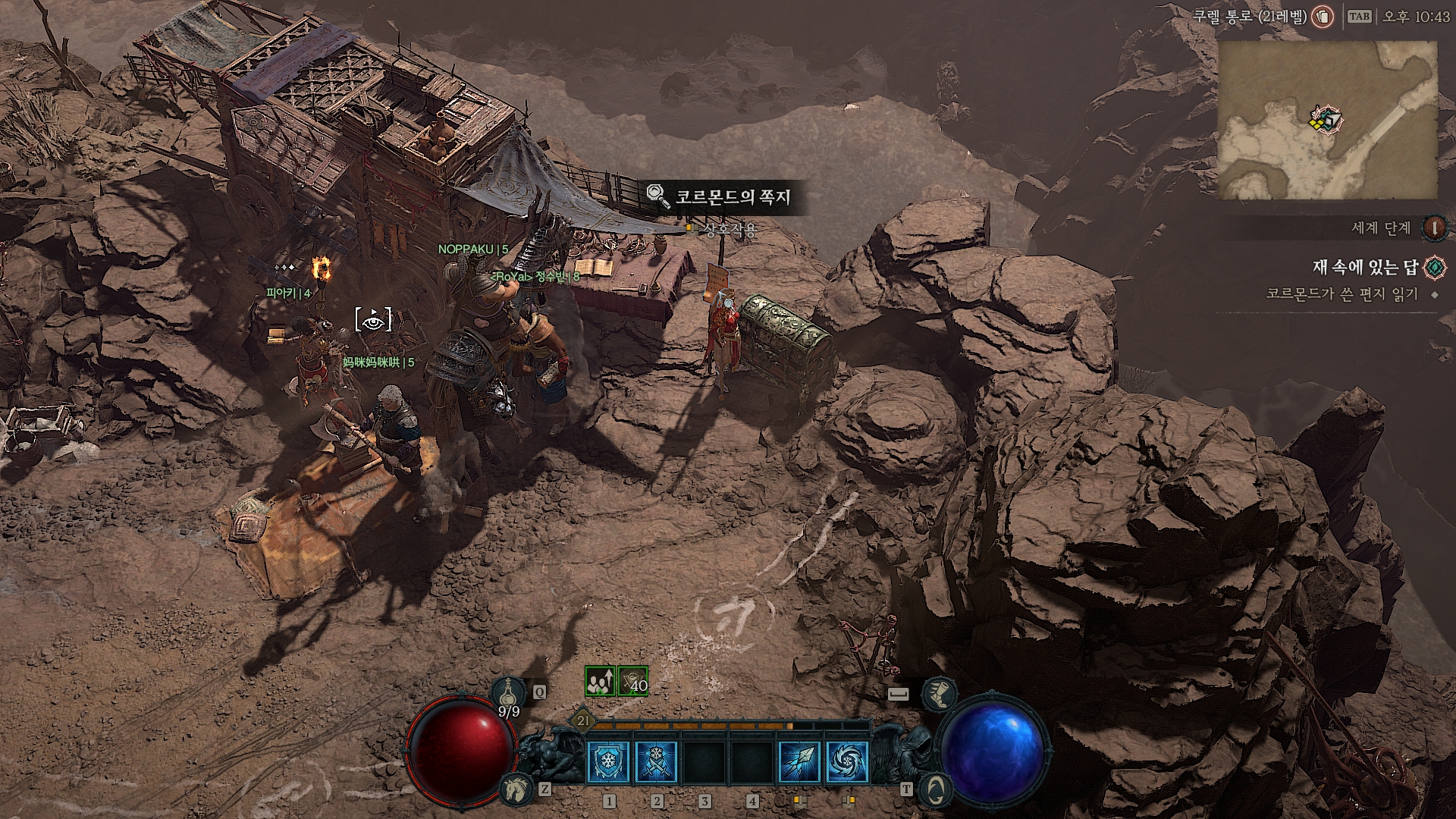Summon the mount via horse icon
The width and height of the screenshot is (1456, 819).
click(515, 789)
